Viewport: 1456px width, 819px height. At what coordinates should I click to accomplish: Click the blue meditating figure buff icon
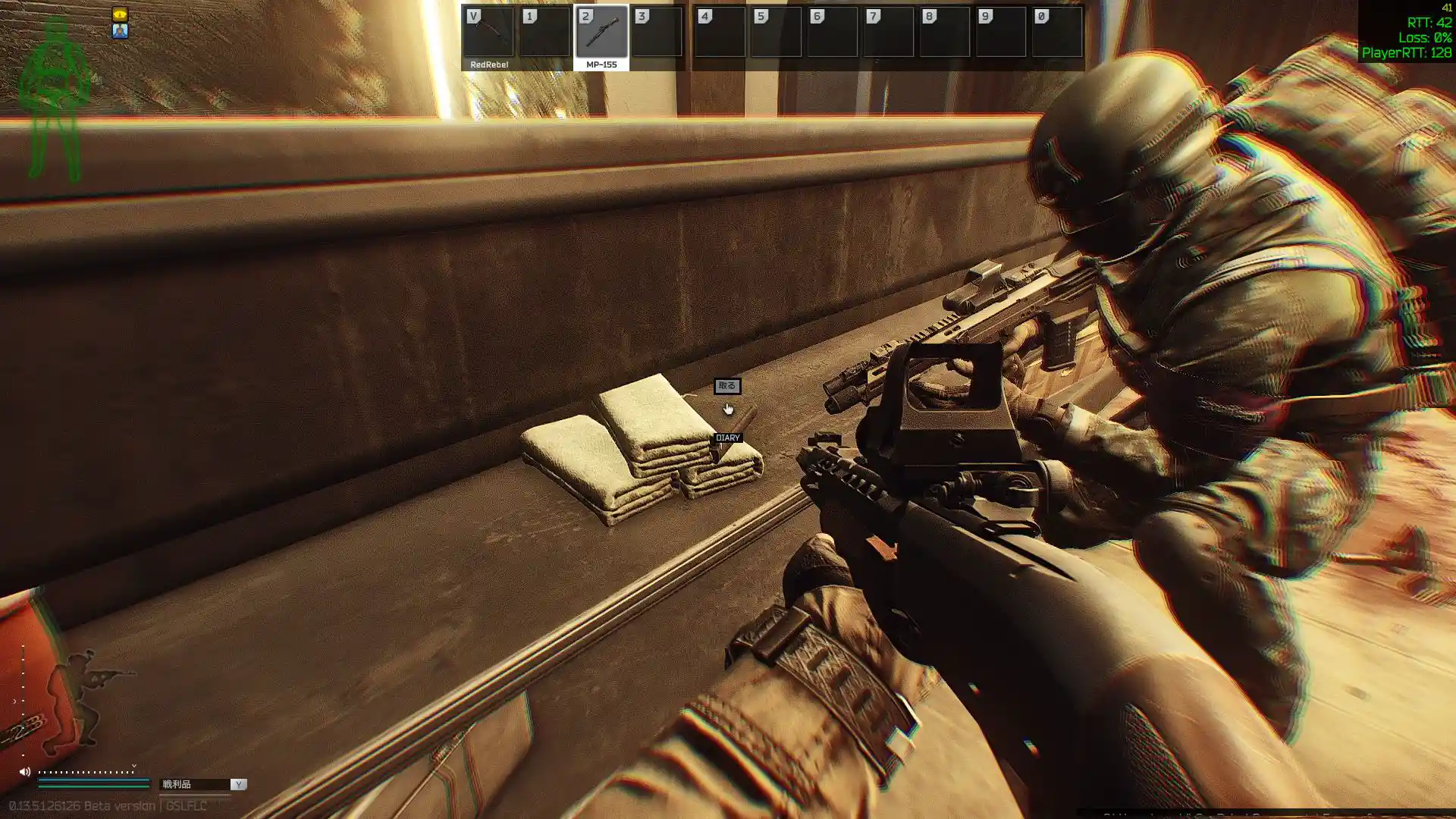pyautogui.click(x=120, y=31)
